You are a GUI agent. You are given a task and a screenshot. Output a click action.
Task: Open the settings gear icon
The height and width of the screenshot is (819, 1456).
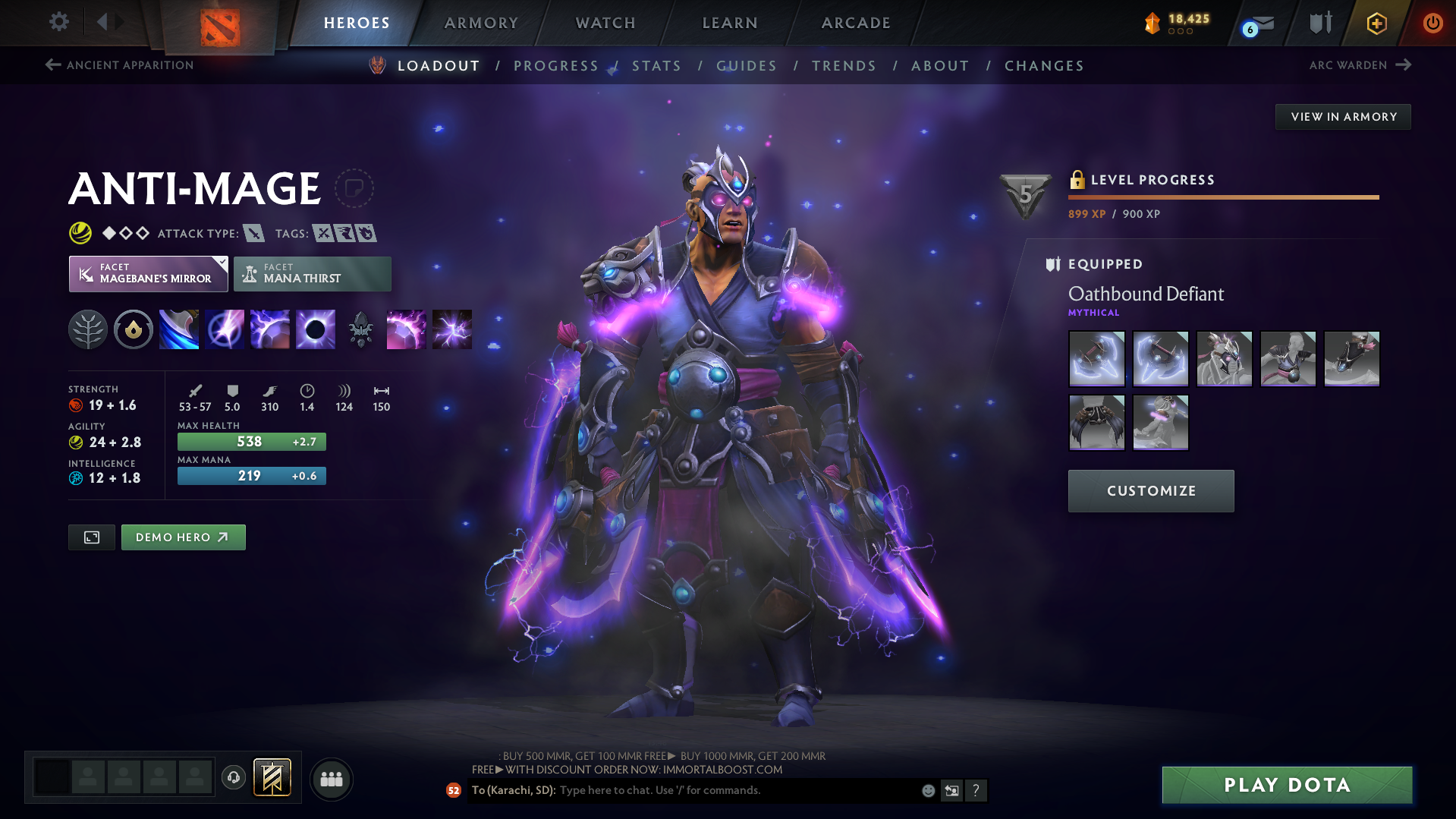click(x=58, y=23)
